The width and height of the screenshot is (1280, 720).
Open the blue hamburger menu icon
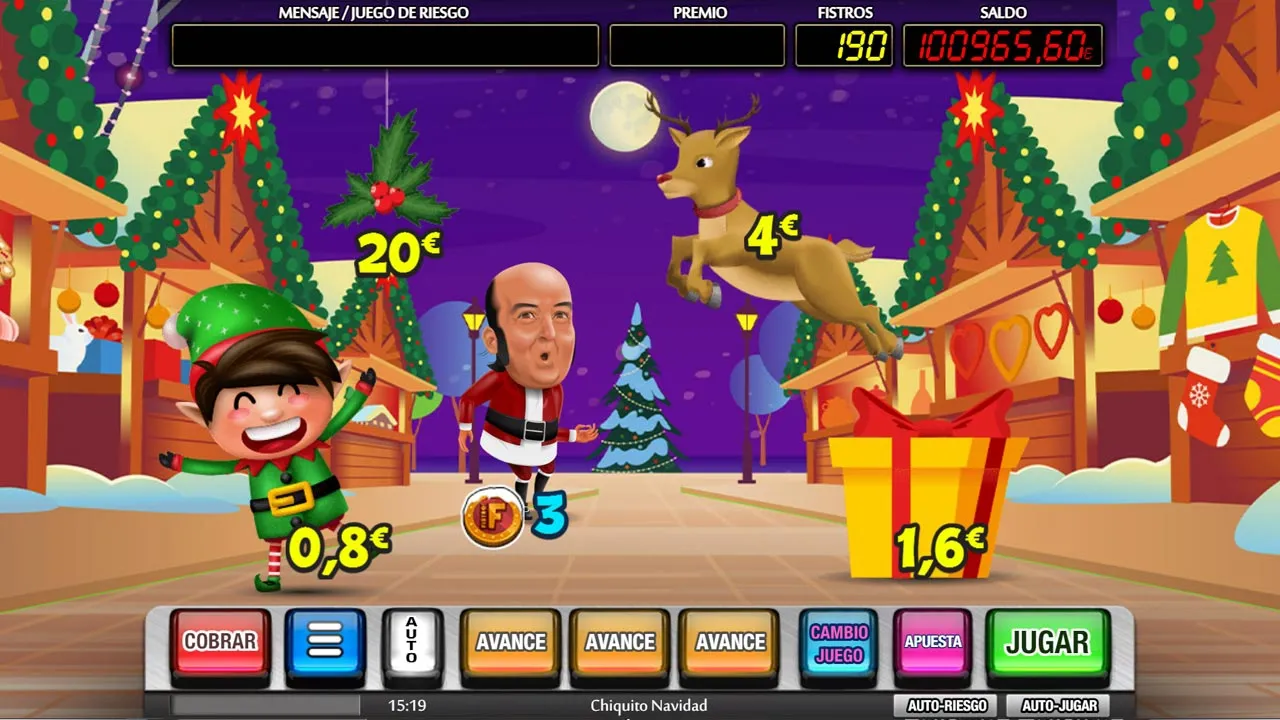(324, 642)
